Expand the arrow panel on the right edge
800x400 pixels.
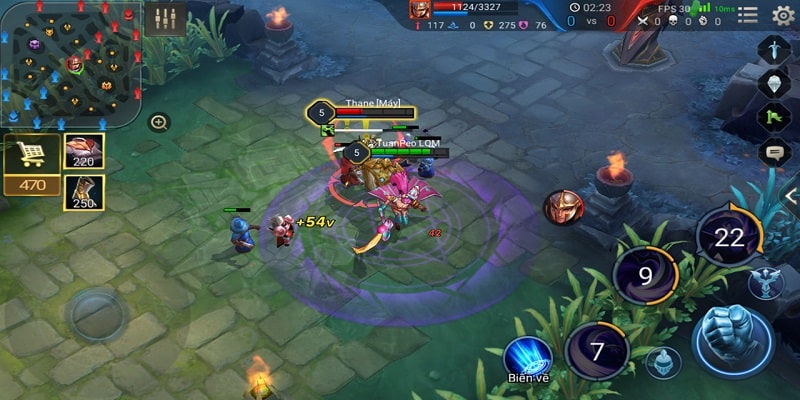pyautogui.click(x=790, y=195)
